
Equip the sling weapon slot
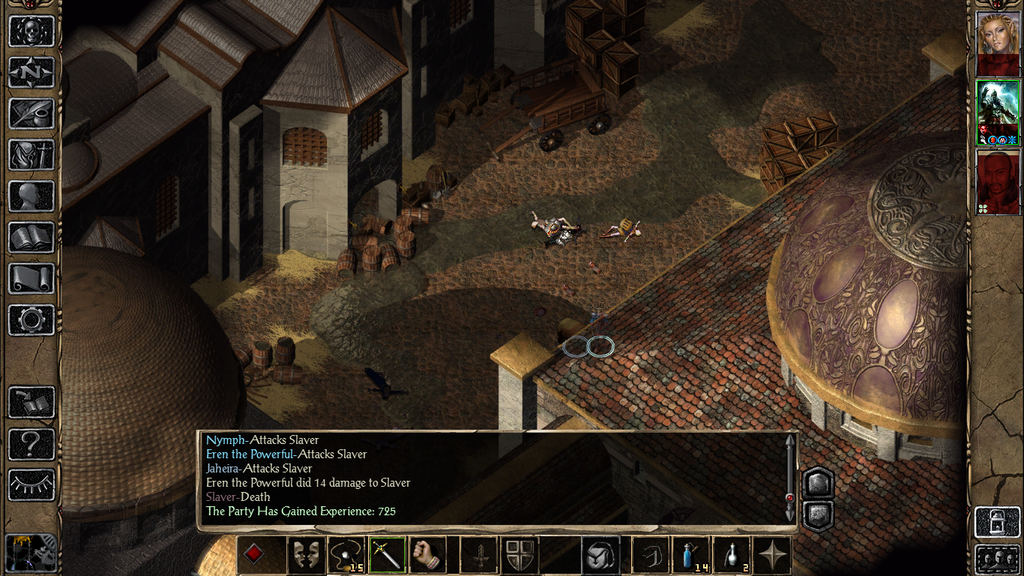(346, 555)
